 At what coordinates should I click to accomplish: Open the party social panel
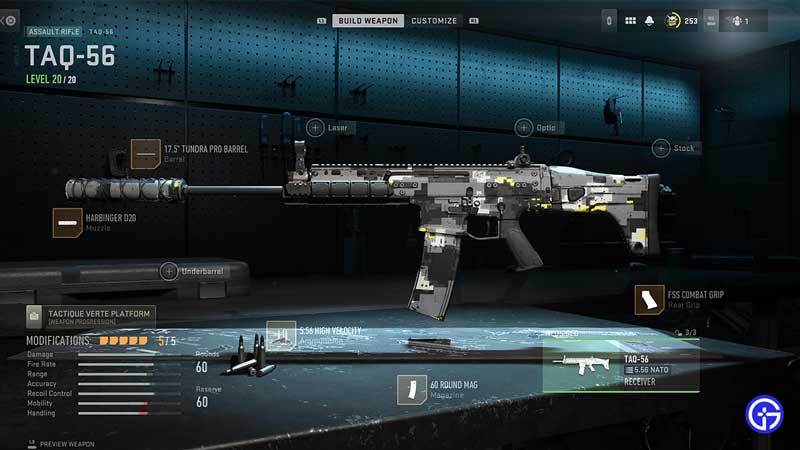741,20
